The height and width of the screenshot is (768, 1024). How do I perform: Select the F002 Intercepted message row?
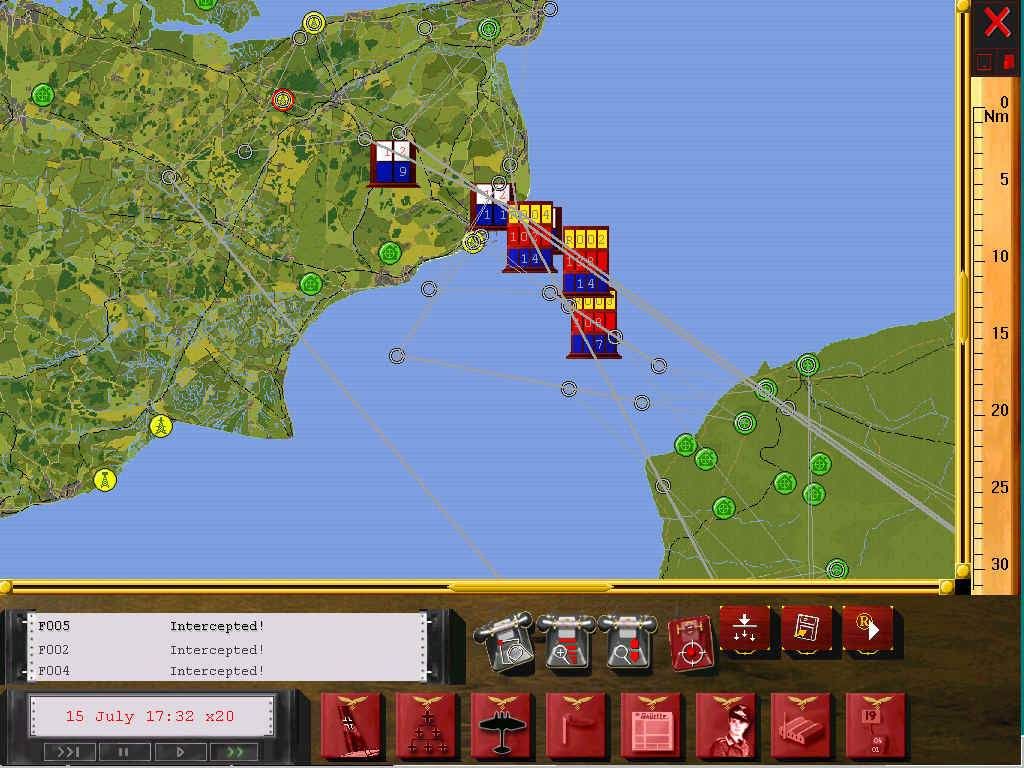[228, 649]
